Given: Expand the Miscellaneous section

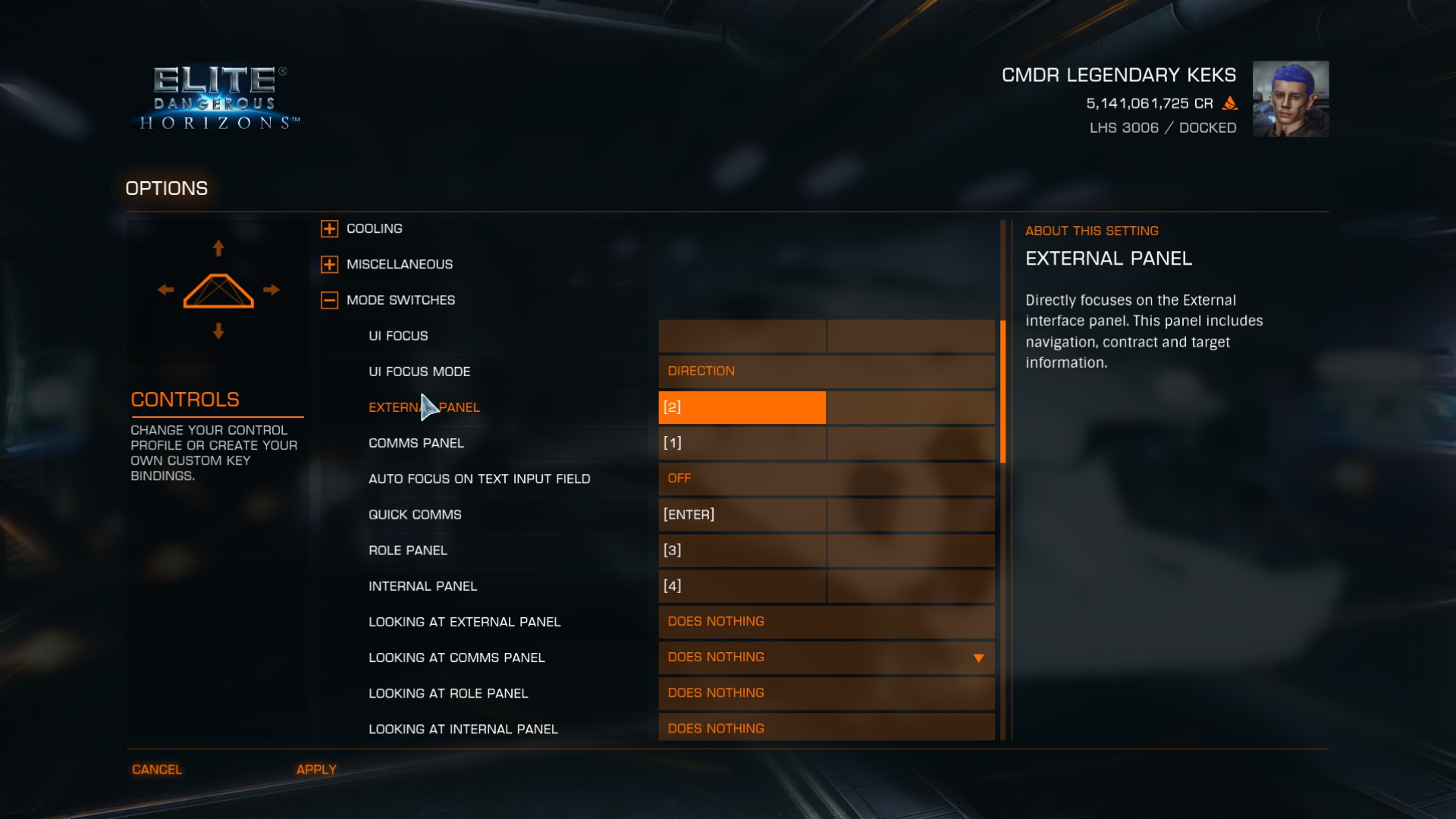Looking at the screenshot, I should [329, 265].
